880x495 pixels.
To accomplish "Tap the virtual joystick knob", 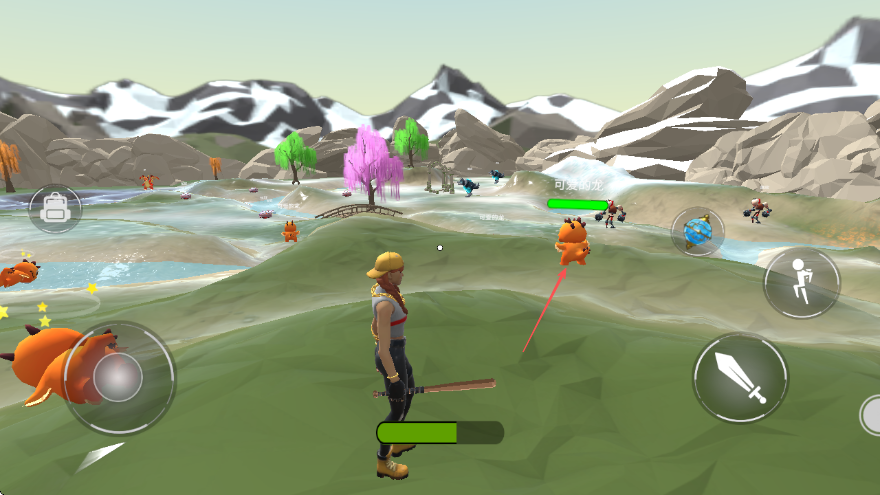I will coord(119,377).
